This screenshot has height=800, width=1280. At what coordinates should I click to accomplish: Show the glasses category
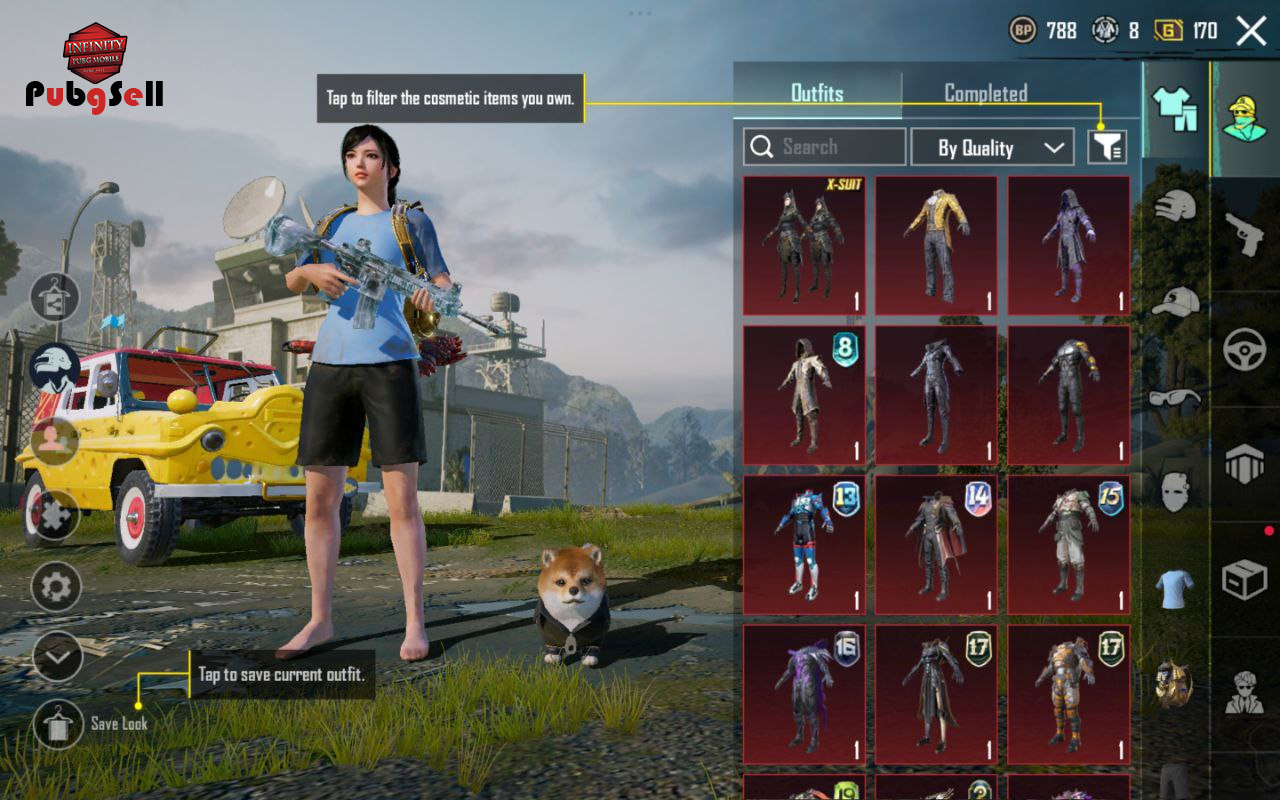[1175, 397]
